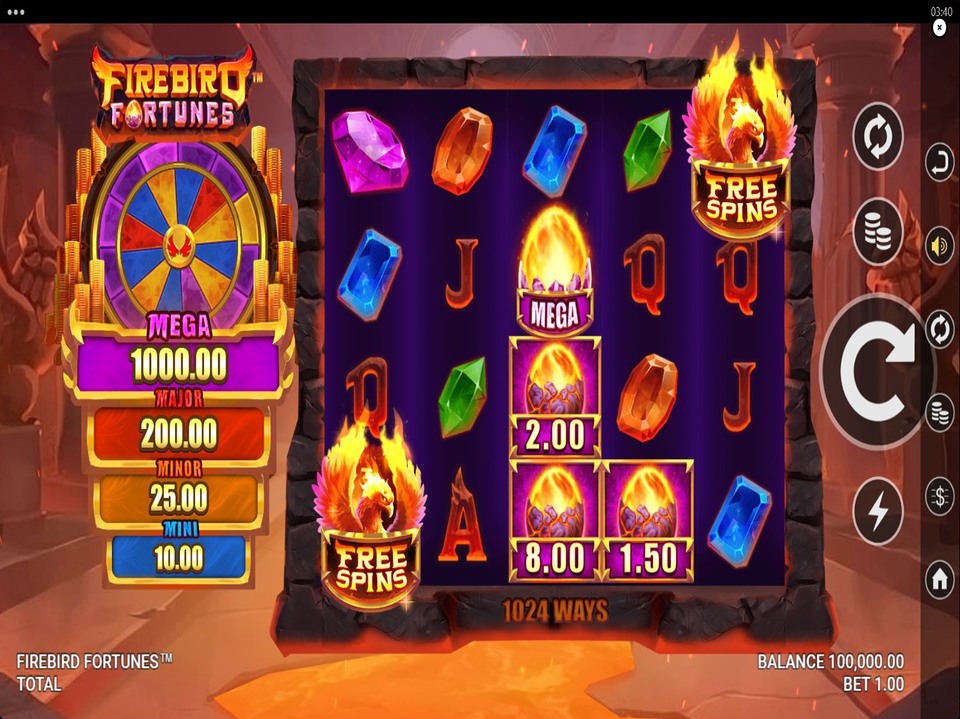Spin the reels with the large arrow button
960x719 pixels.
point(877,371)
